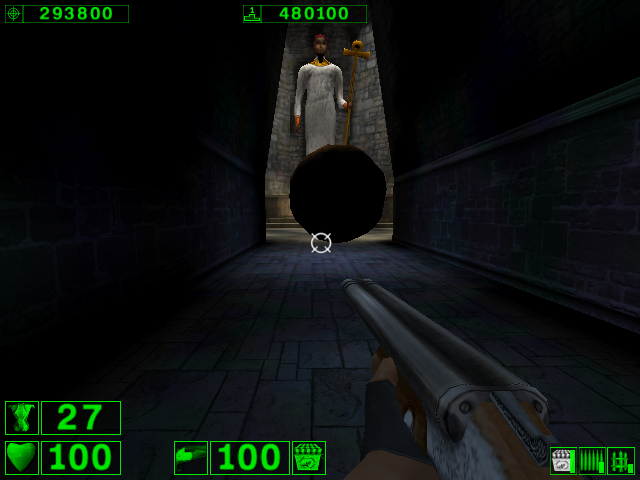Click the green heart health icon
The height and width of the screenshot is (480, 640).
click(x=22, y=458)
